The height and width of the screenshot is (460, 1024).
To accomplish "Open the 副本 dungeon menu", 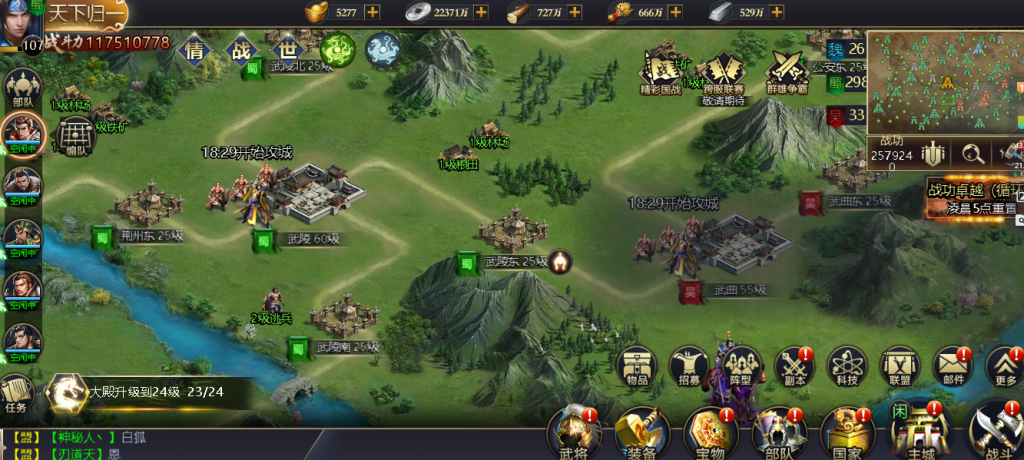I will (x=795, y=367).
